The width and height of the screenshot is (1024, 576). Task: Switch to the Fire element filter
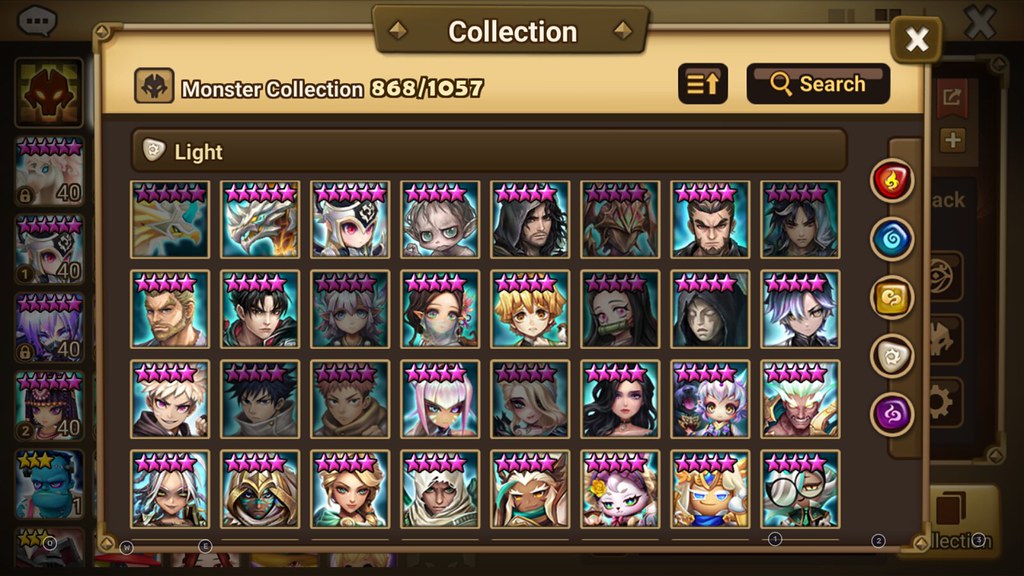point(892,181)
